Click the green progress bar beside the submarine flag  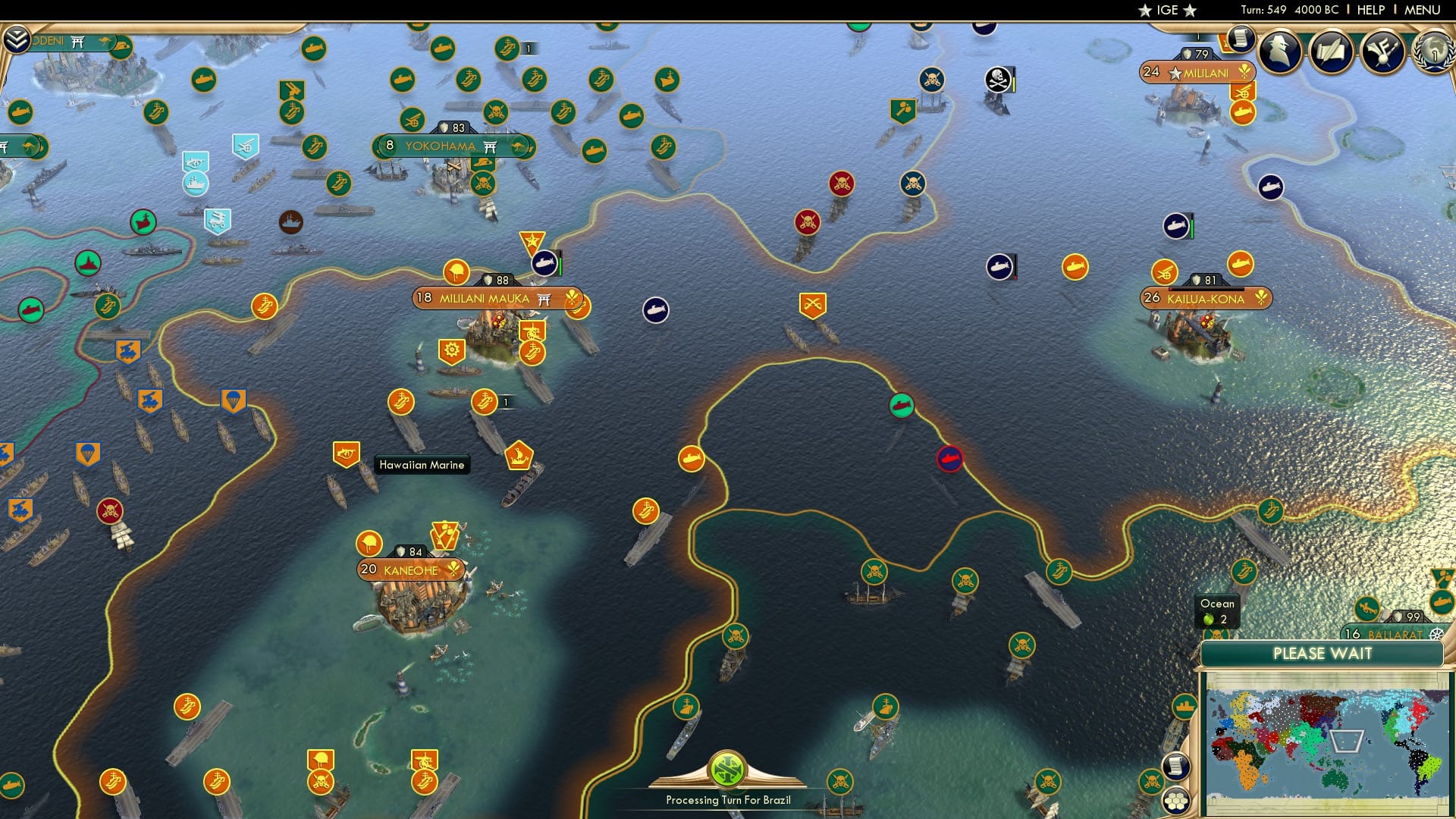coord(559,265)
